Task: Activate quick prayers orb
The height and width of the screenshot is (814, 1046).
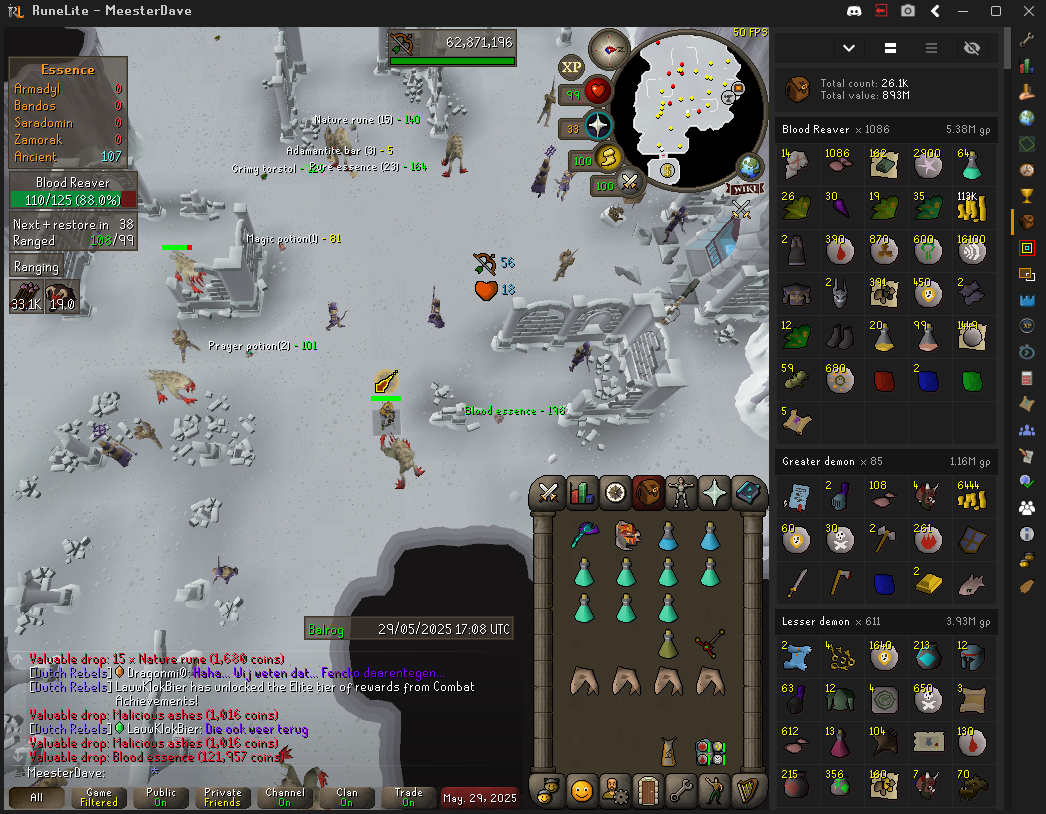Action: tap(597, 127)
